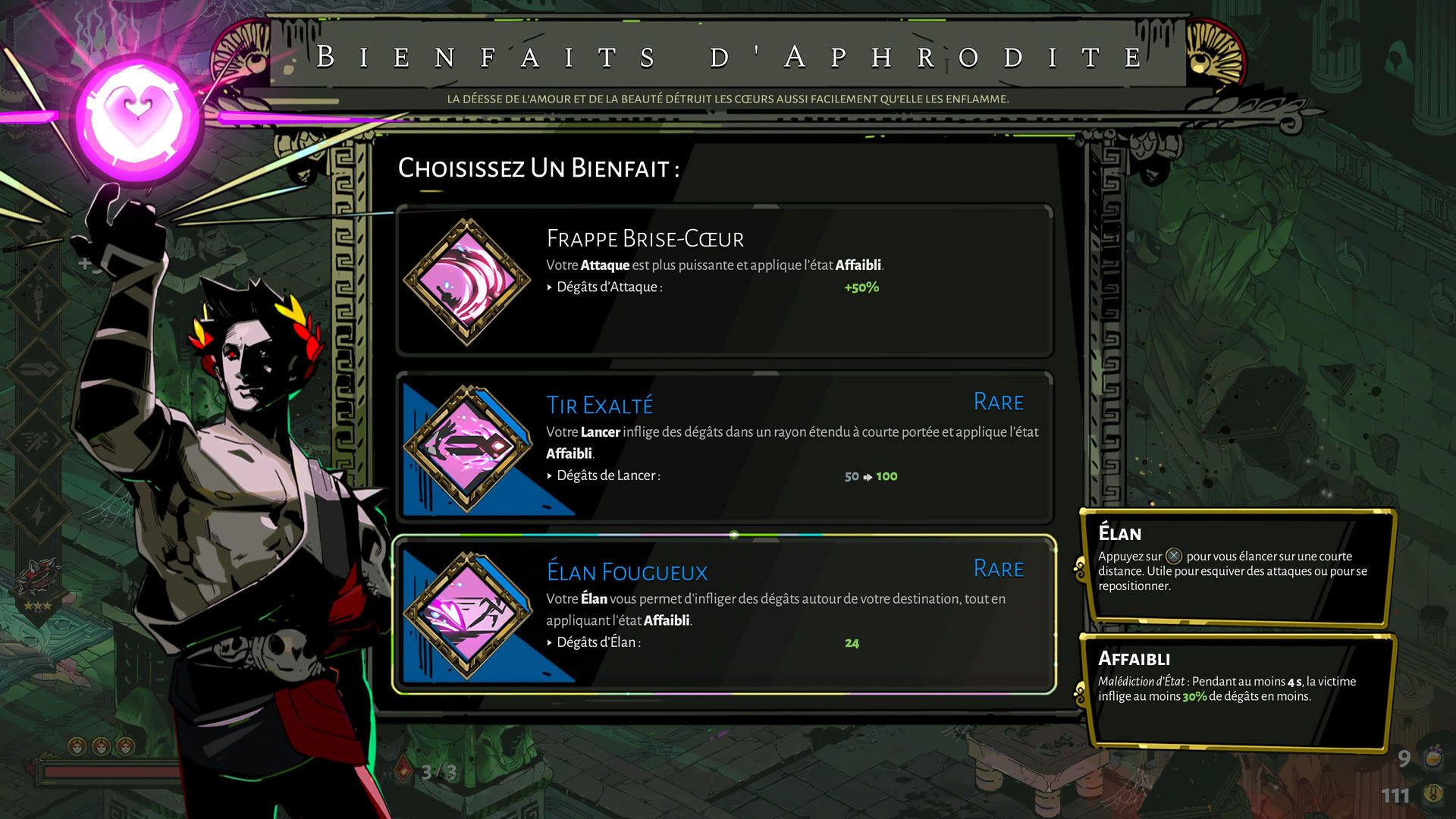Click the Élan Fougueux diamond icon

point(466,615)
